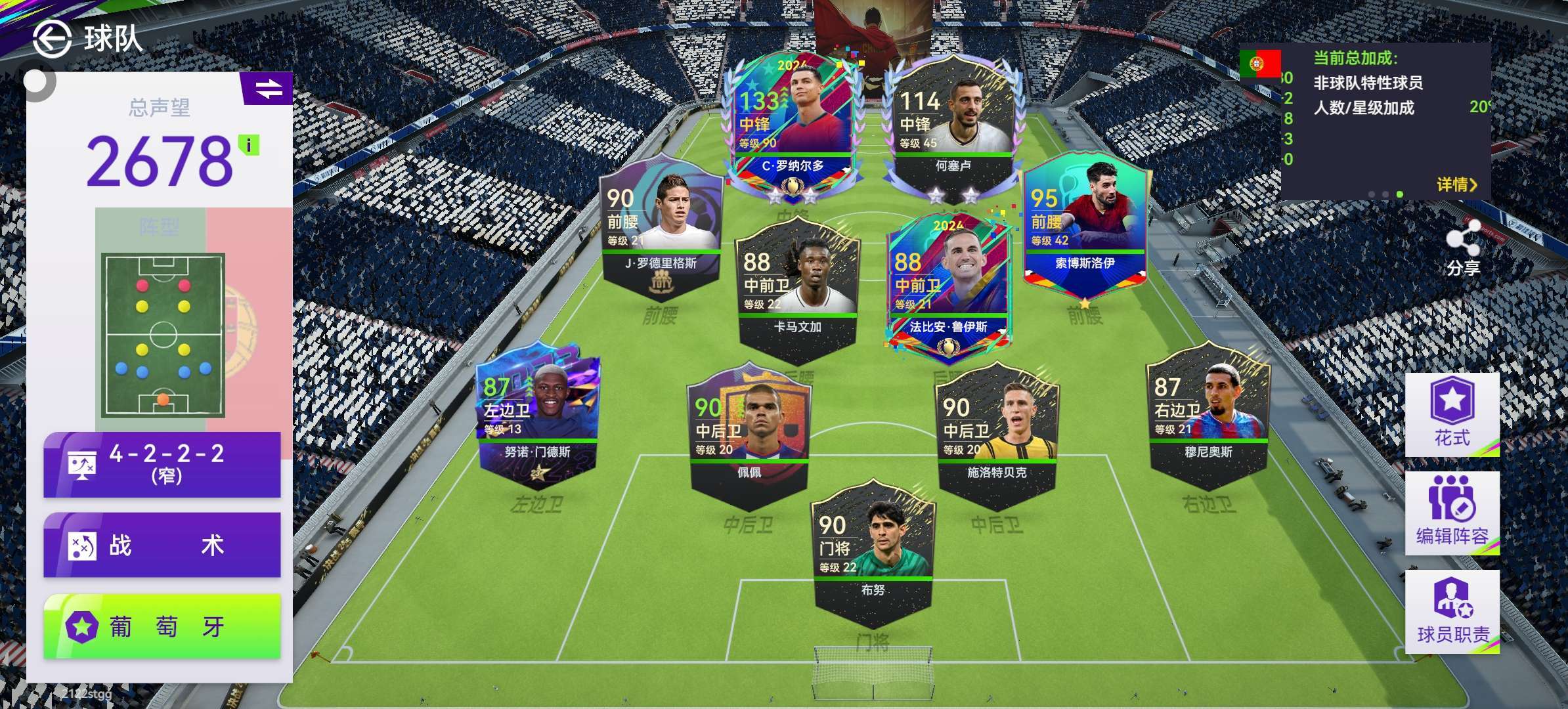Select the 葡萄牙 team trait button
Screen dimensions: 1568x709
point(162,627)
